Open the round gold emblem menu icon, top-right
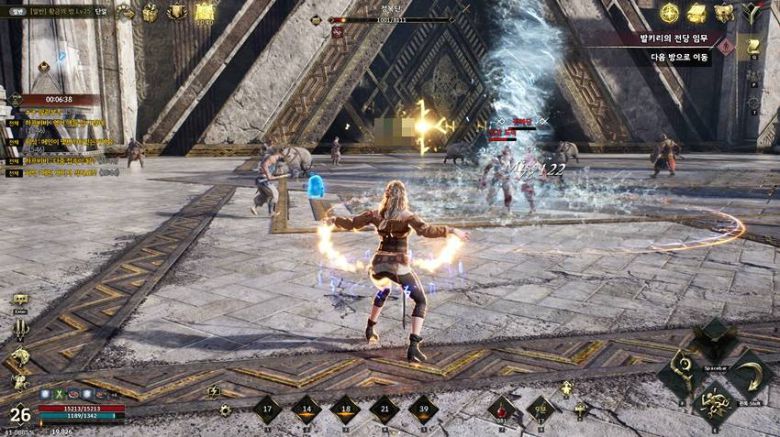 point(669,13)
